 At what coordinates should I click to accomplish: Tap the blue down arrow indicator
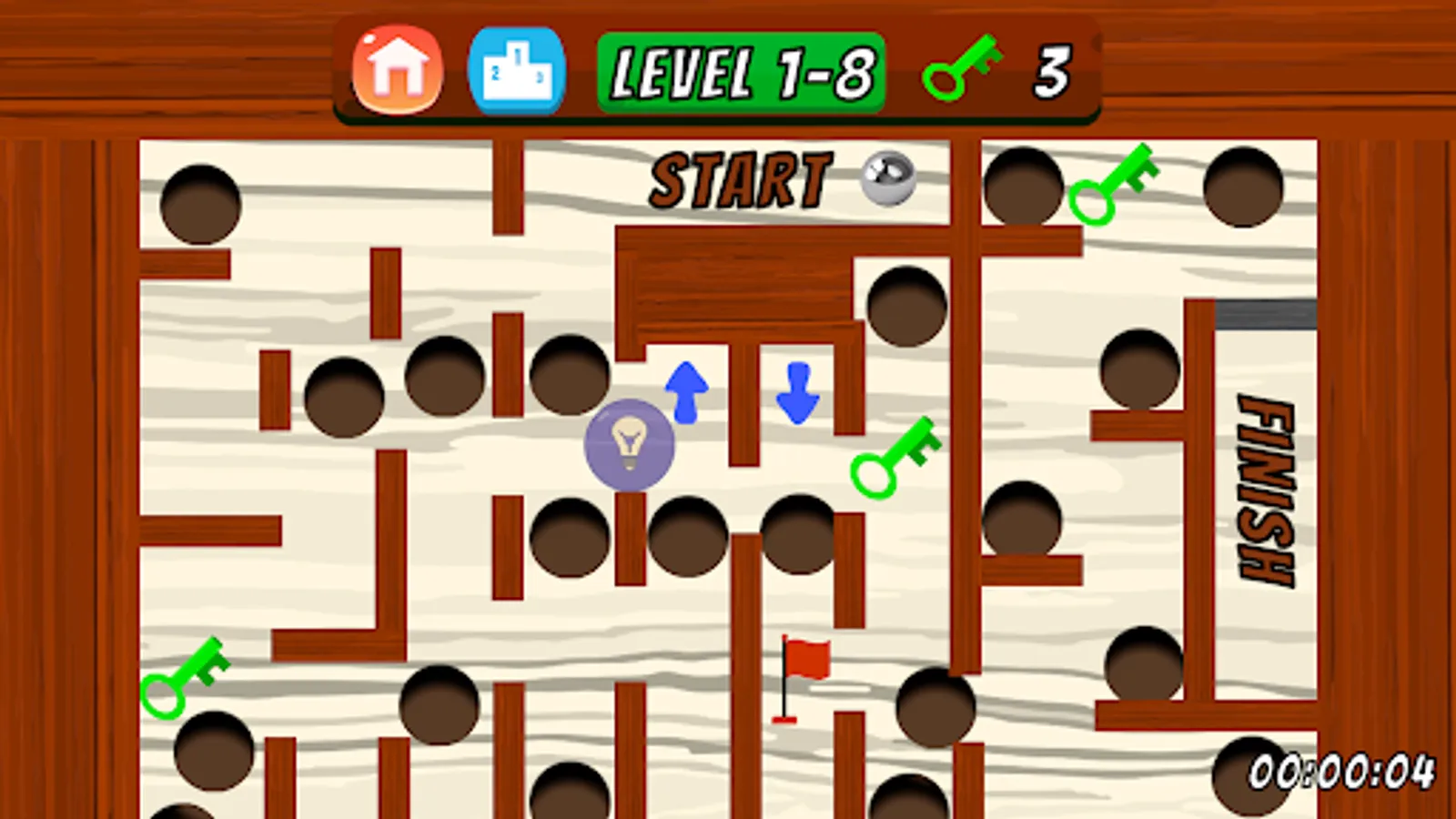pyautogui.click(x=797, y=393)
